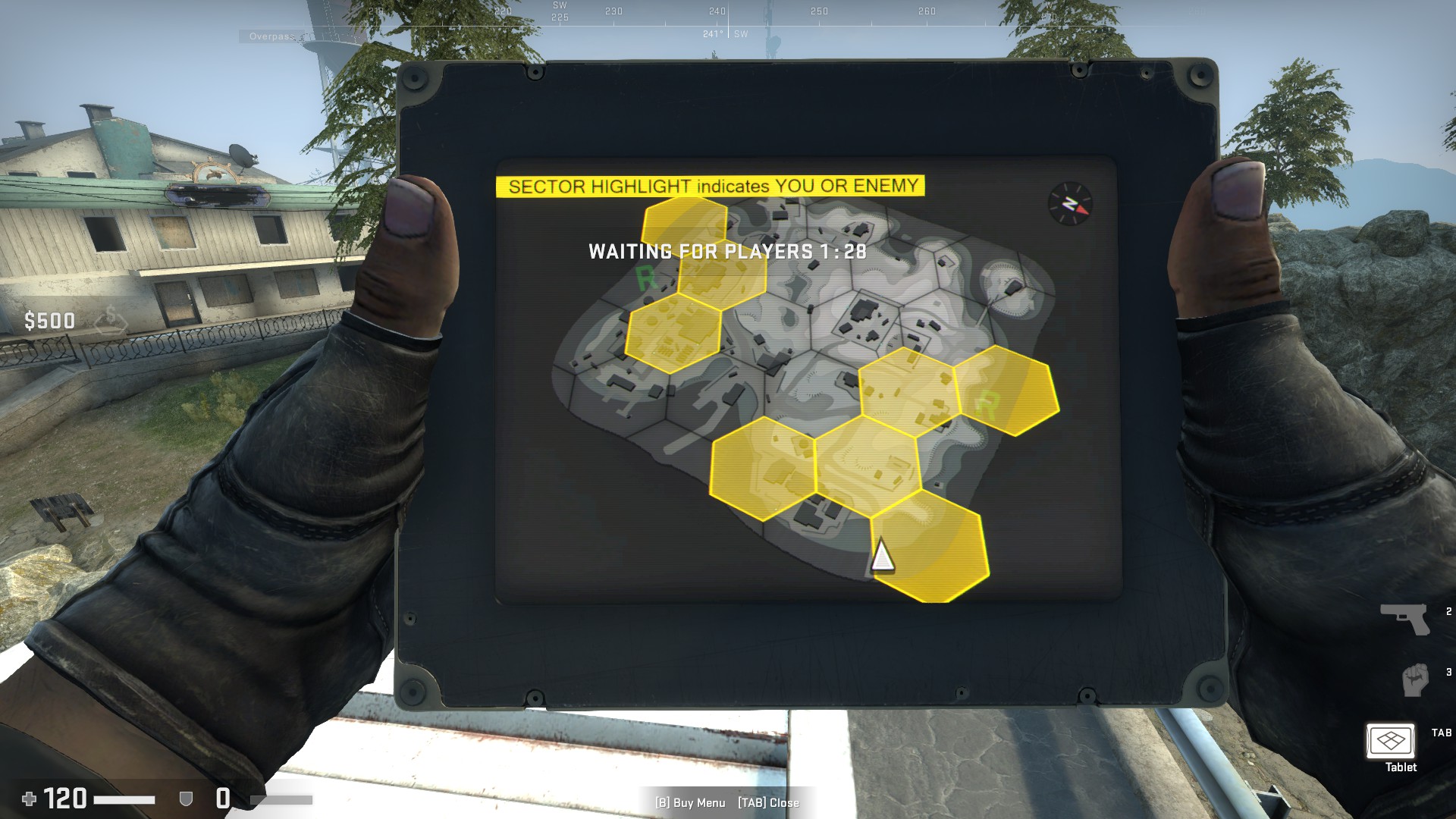The height and width of the screenshot is (819, 1456).
Task: Click the health cross icon bottom left
Action: coord(28,800)
